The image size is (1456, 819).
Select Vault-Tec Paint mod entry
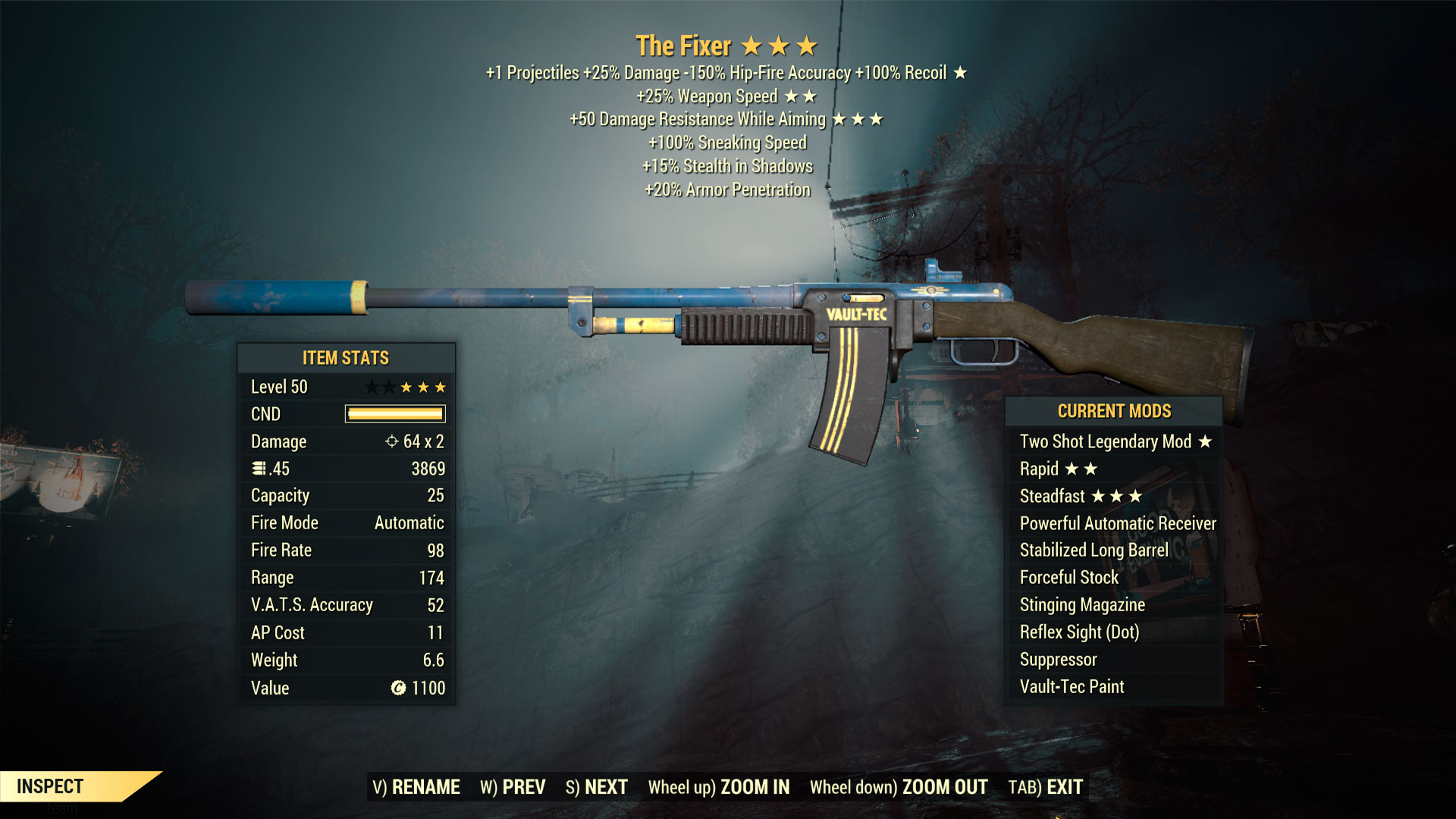tap(1071, 686)
